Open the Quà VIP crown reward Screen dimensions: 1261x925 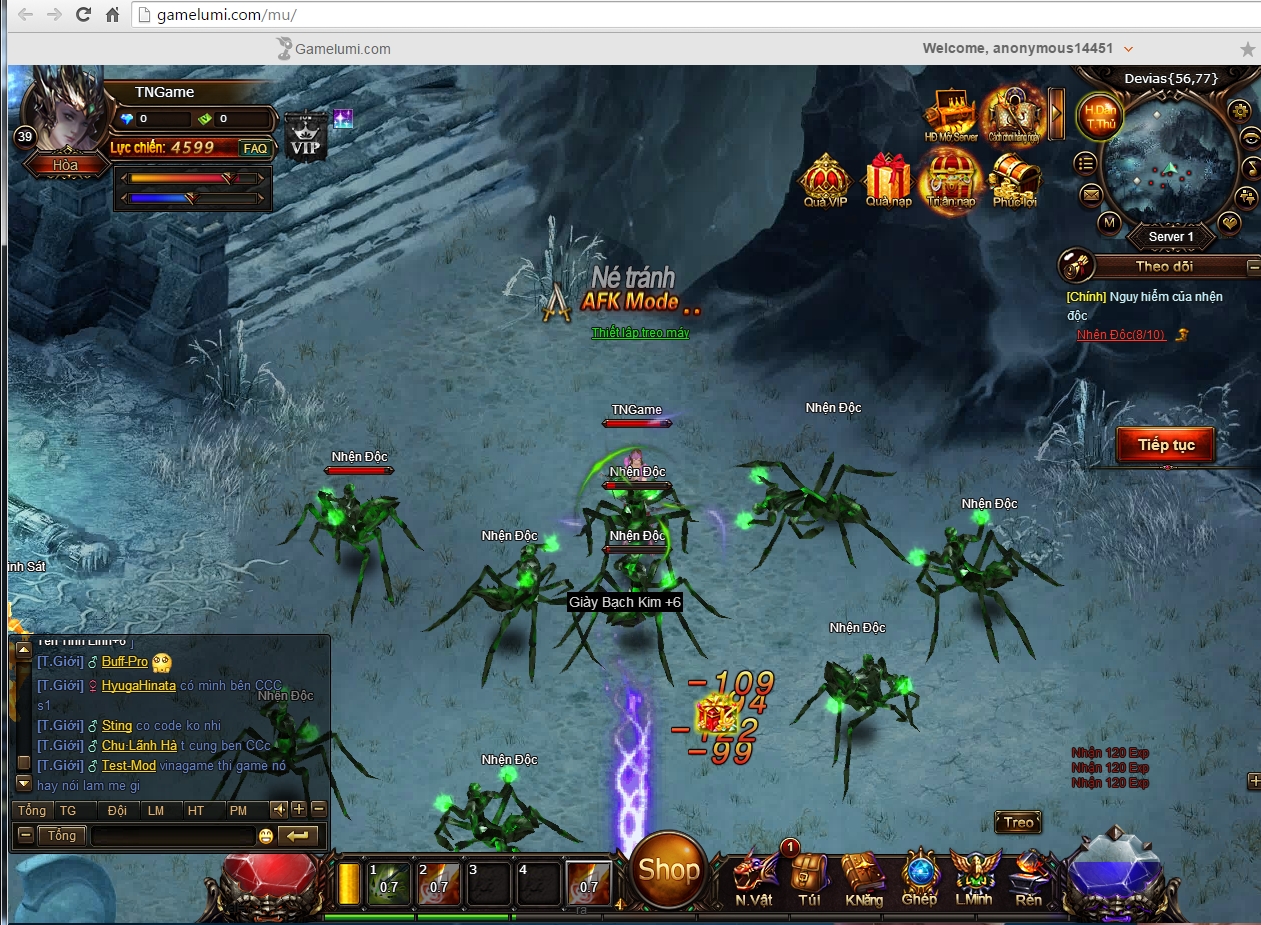[x=825, y=180]
